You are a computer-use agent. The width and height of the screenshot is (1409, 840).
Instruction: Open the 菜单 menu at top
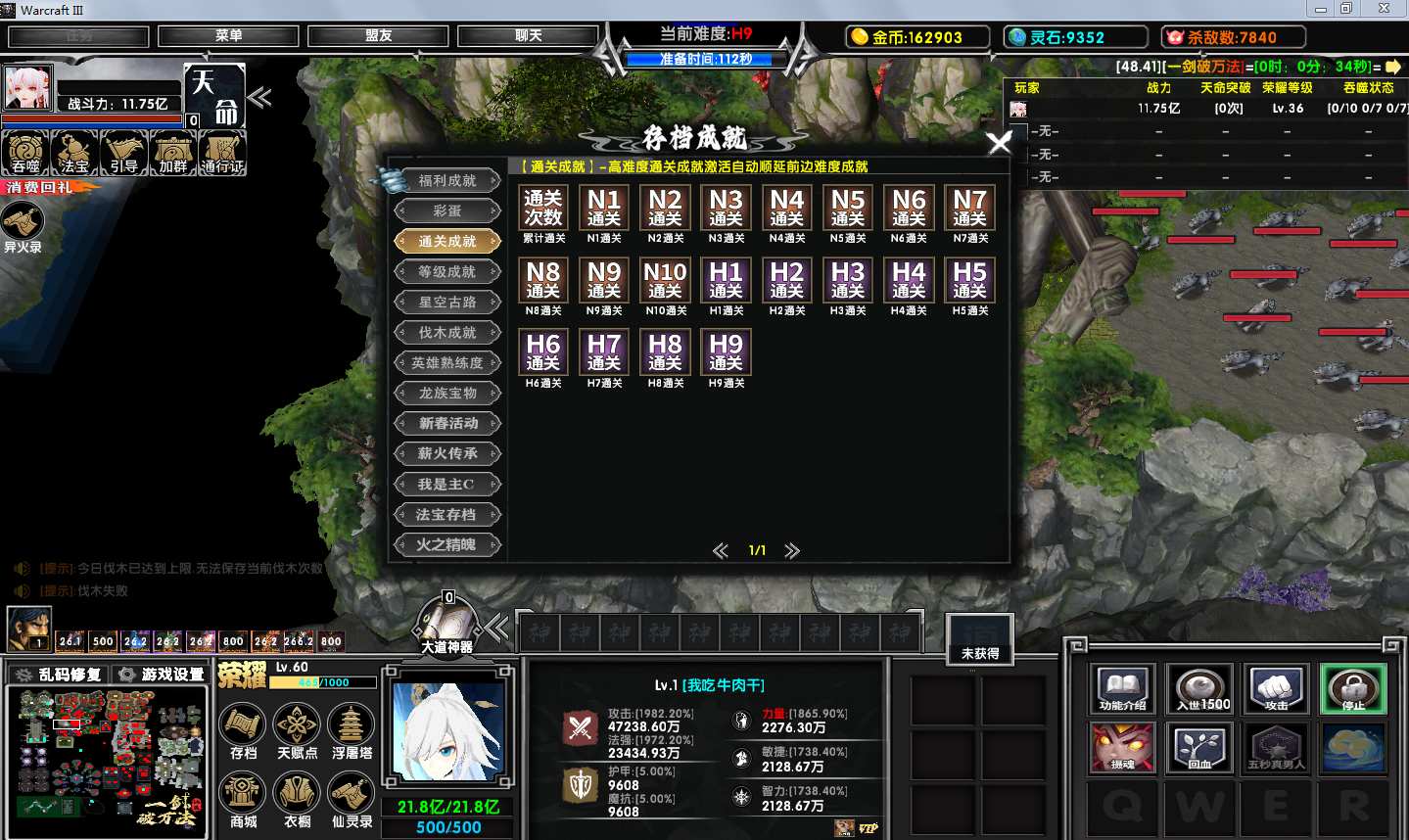coord(228,36)
